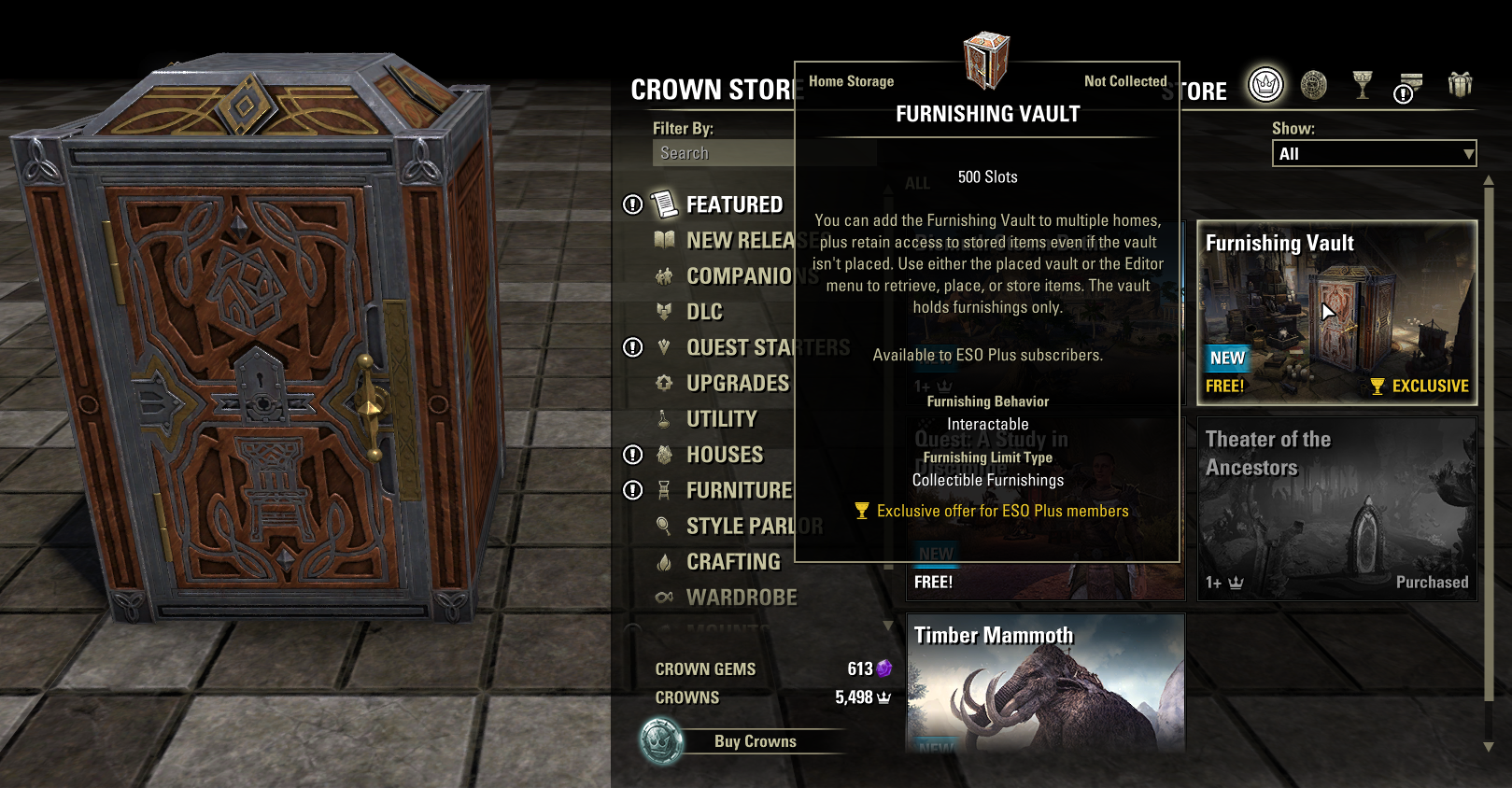
Task: Open the Crafting category
Action: pyautogui.click(x=733, y=562)
